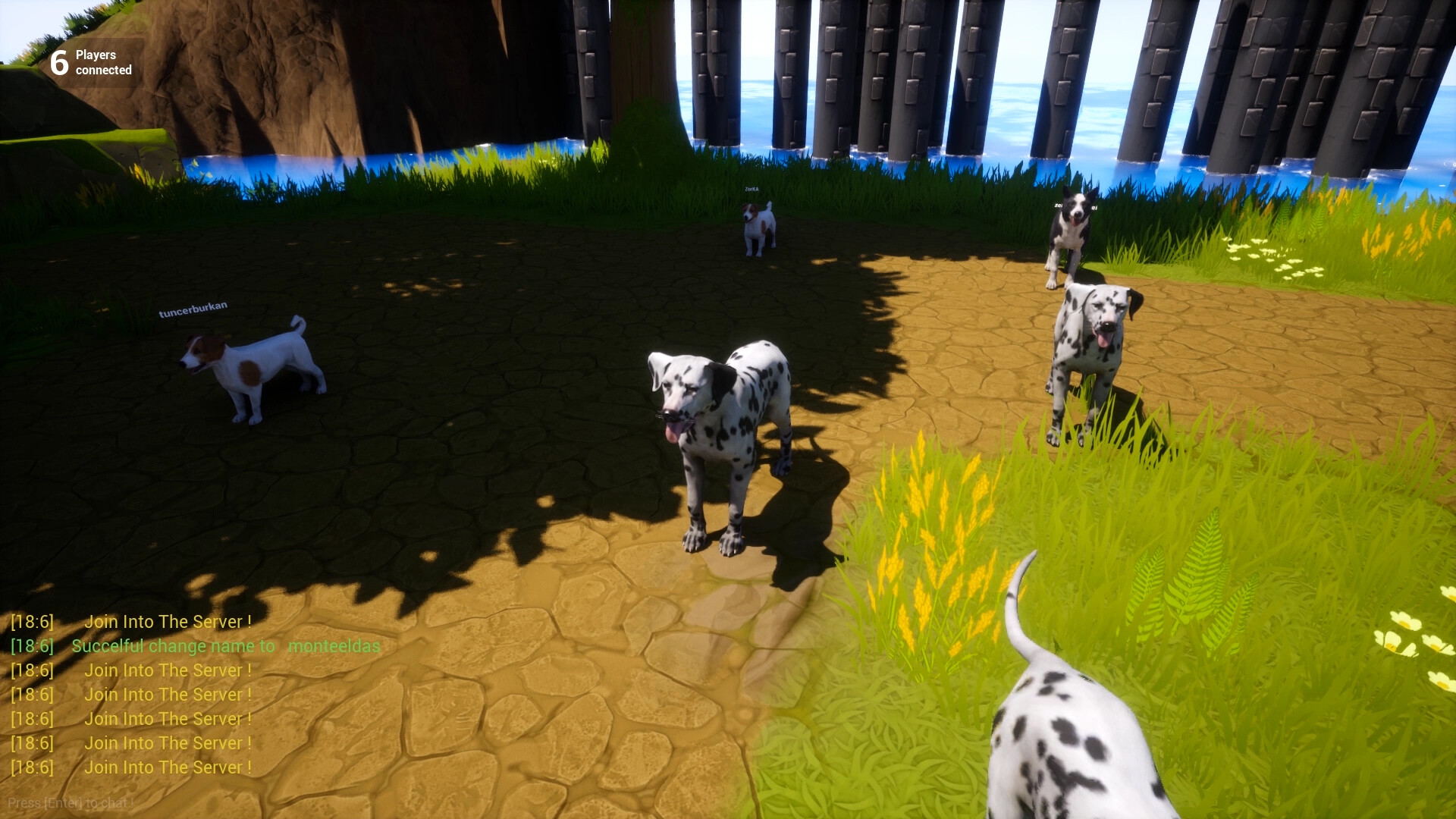Click the latest Join Into The Server message
This screenshot has width=1456, height=819.
point(168,767)
